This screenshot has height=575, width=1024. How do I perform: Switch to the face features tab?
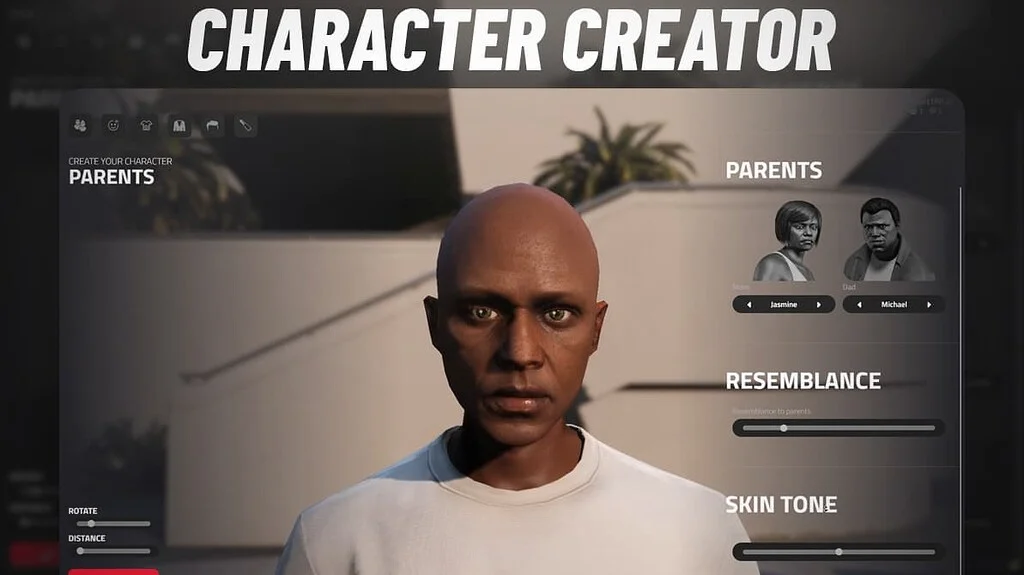coord(113,125)
